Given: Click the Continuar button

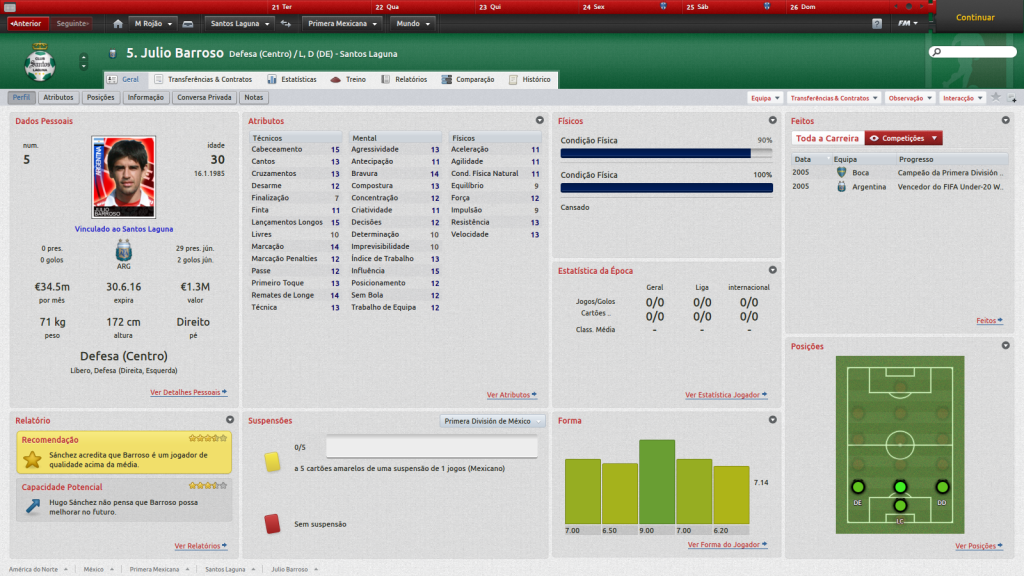Looking at the screenshot, I should tap(975, 17).
